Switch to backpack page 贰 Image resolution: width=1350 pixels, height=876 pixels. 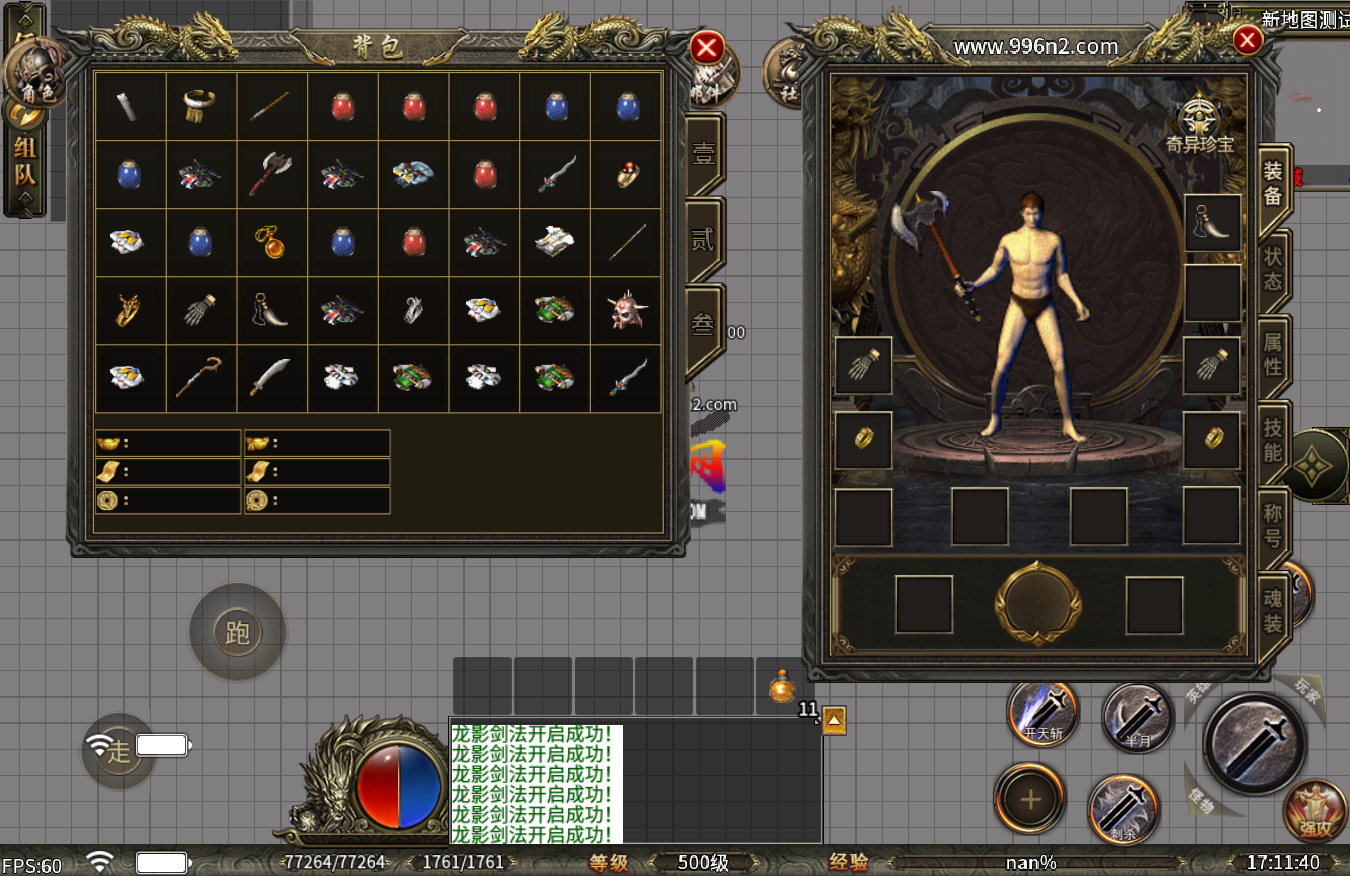pyautogui.click(x=704, y=240)
